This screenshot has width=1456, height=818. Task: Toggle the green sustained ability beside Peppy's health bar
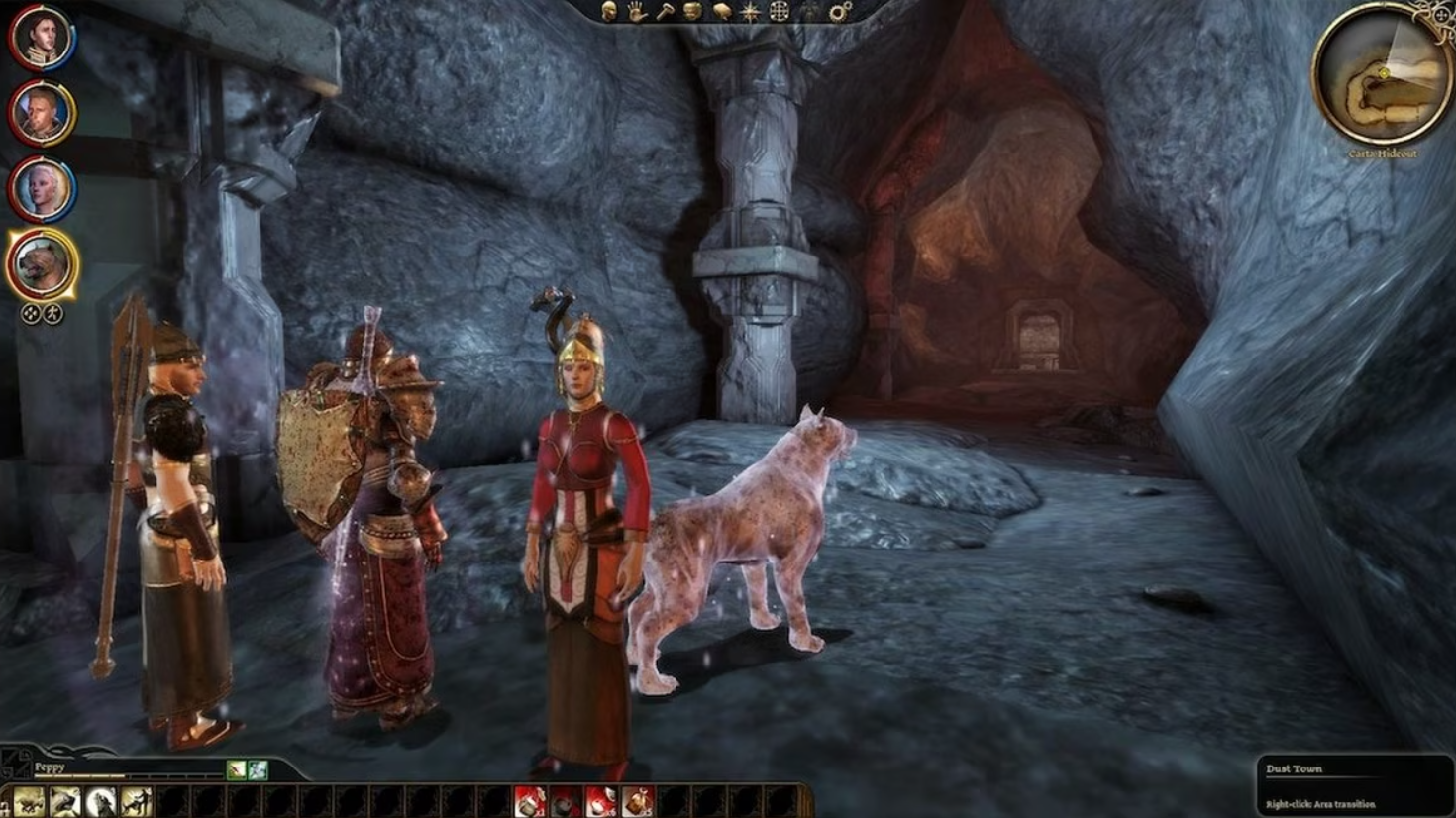tap(259, 772)
